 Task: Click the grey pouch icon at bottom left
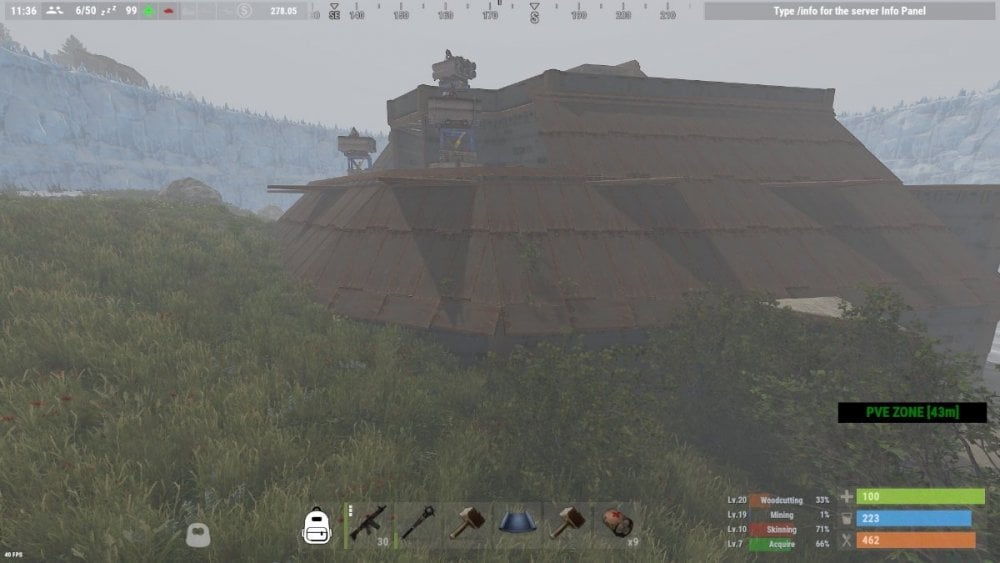click(x=198, y=535)
